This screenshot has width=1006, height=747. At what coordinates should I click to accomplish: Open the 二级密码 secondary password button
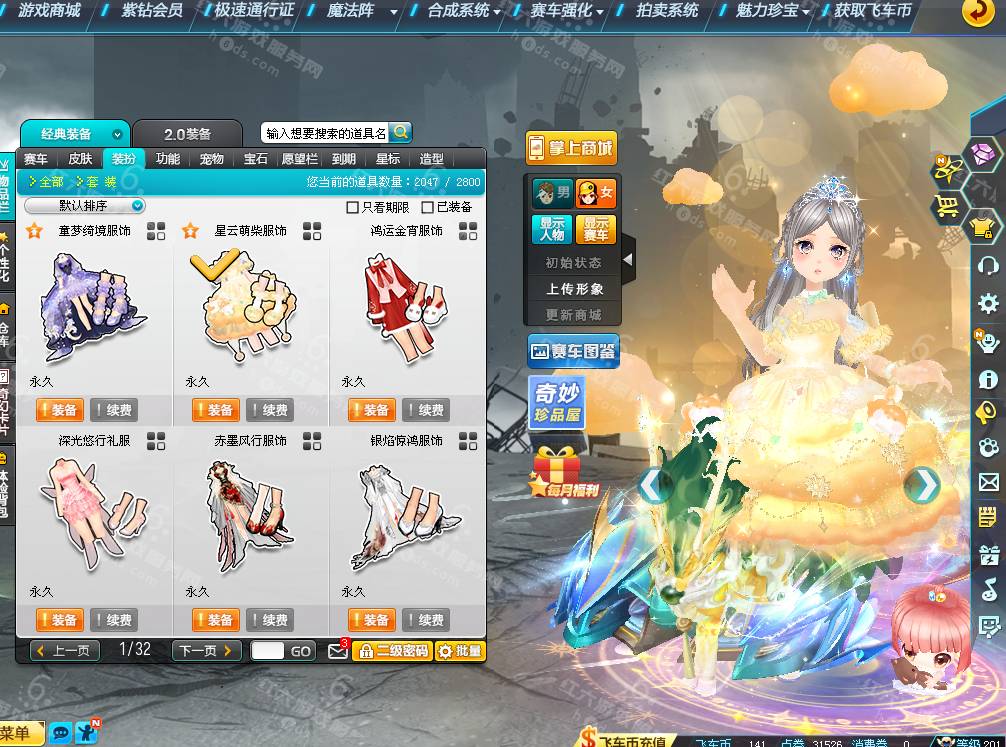tap(392, 651)
